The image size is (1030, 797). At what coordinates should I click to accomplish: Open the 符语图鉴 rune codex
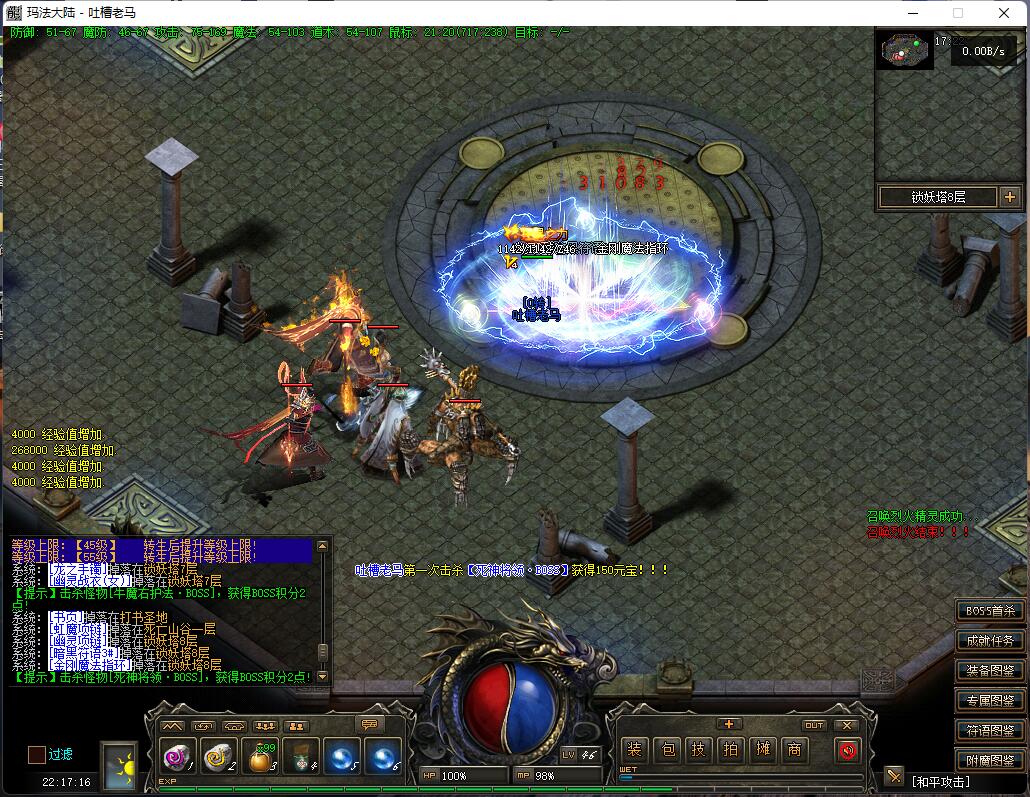tap(990, 730)
